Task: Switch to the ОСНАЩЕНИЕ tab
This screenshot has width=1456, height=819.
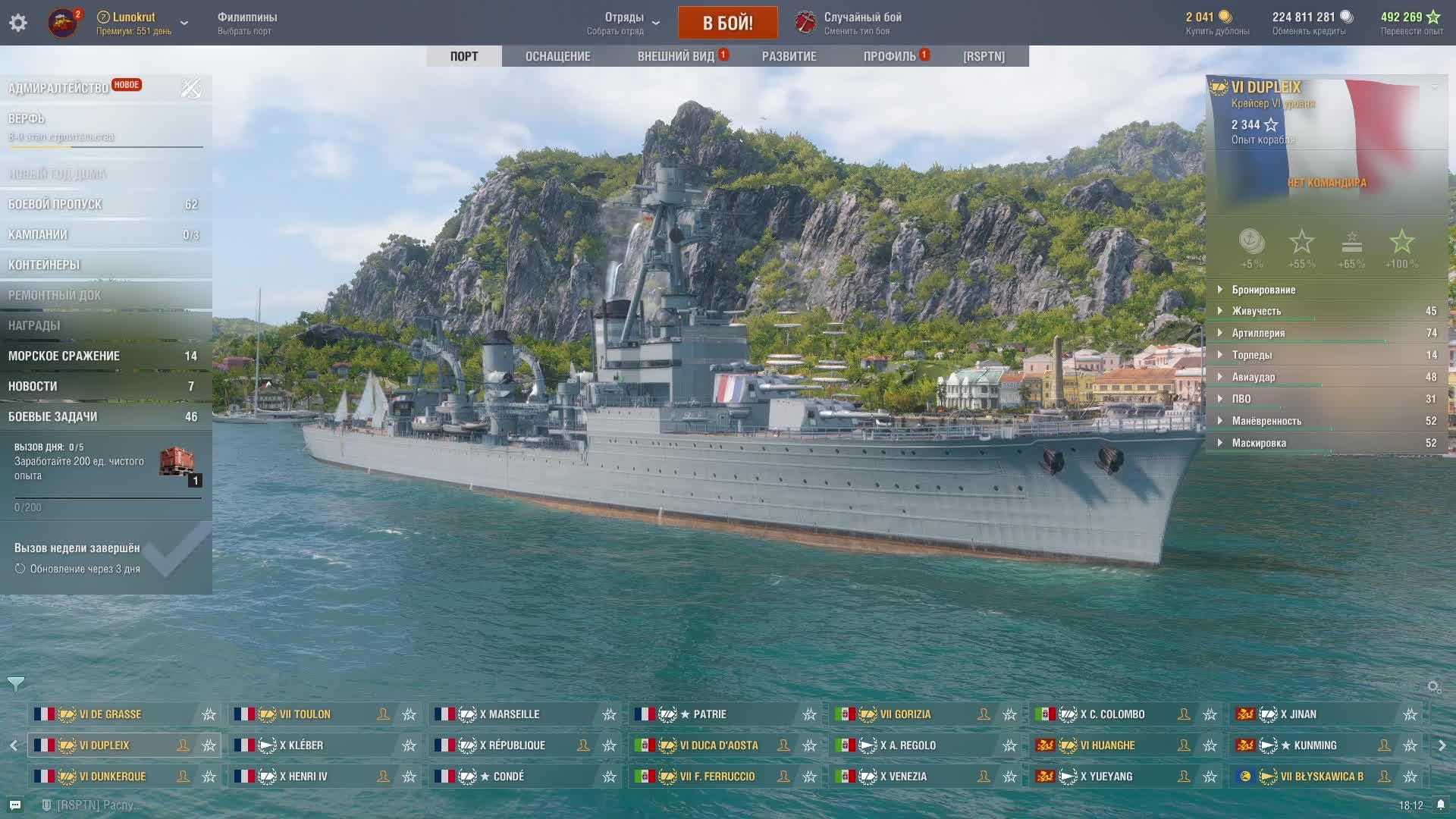Action: (x=557, y=56)
